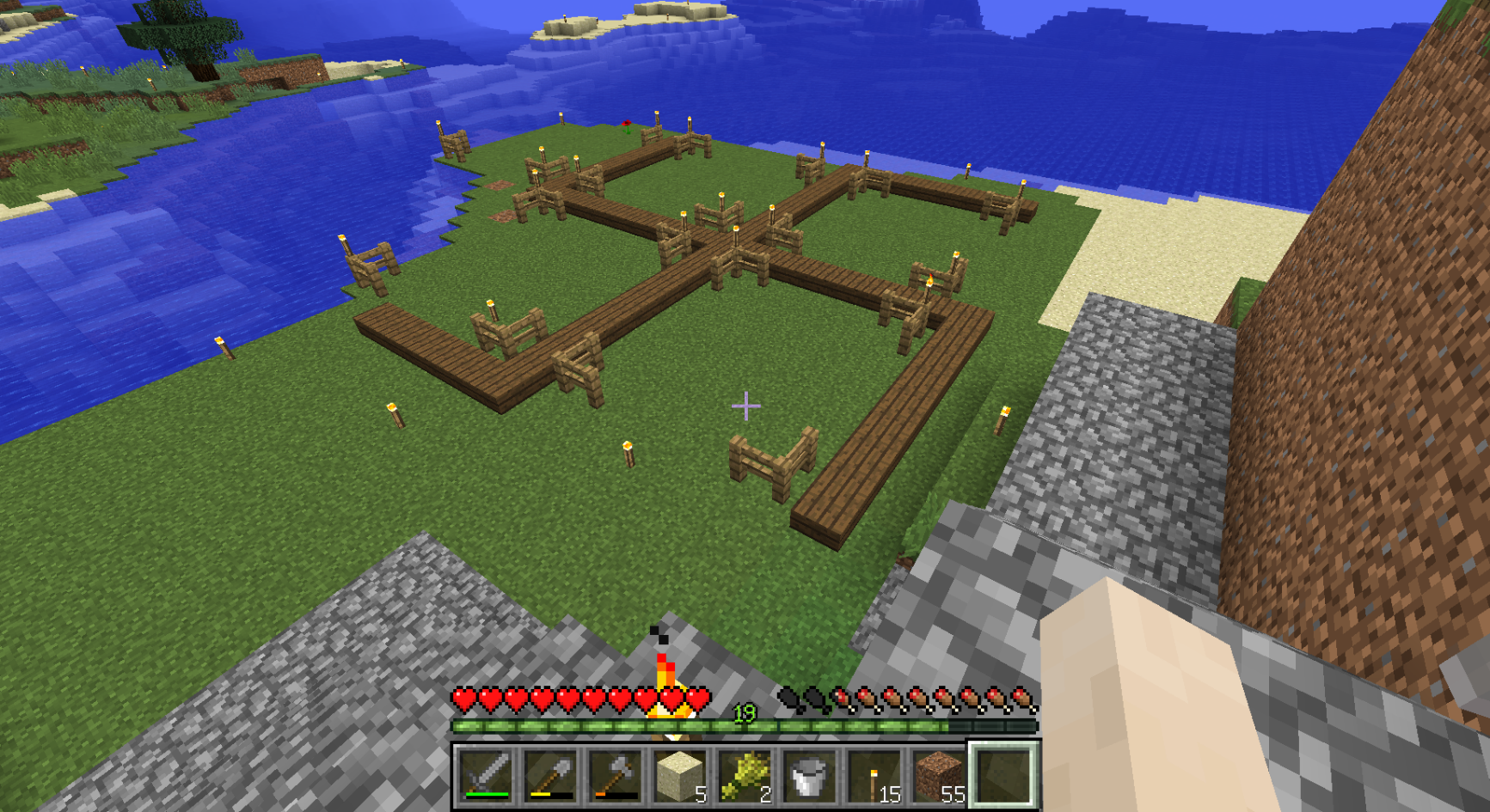Choose the stone axe in the hotbar
This screenshot has height=812, width=1490.
pyautogui.click(x=616, y=774)
